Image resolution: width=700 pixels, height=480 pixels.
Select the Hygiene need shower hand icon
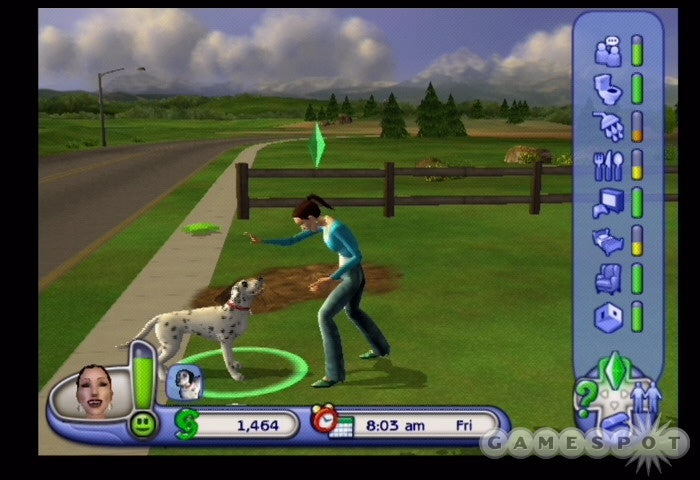(607, 125)
